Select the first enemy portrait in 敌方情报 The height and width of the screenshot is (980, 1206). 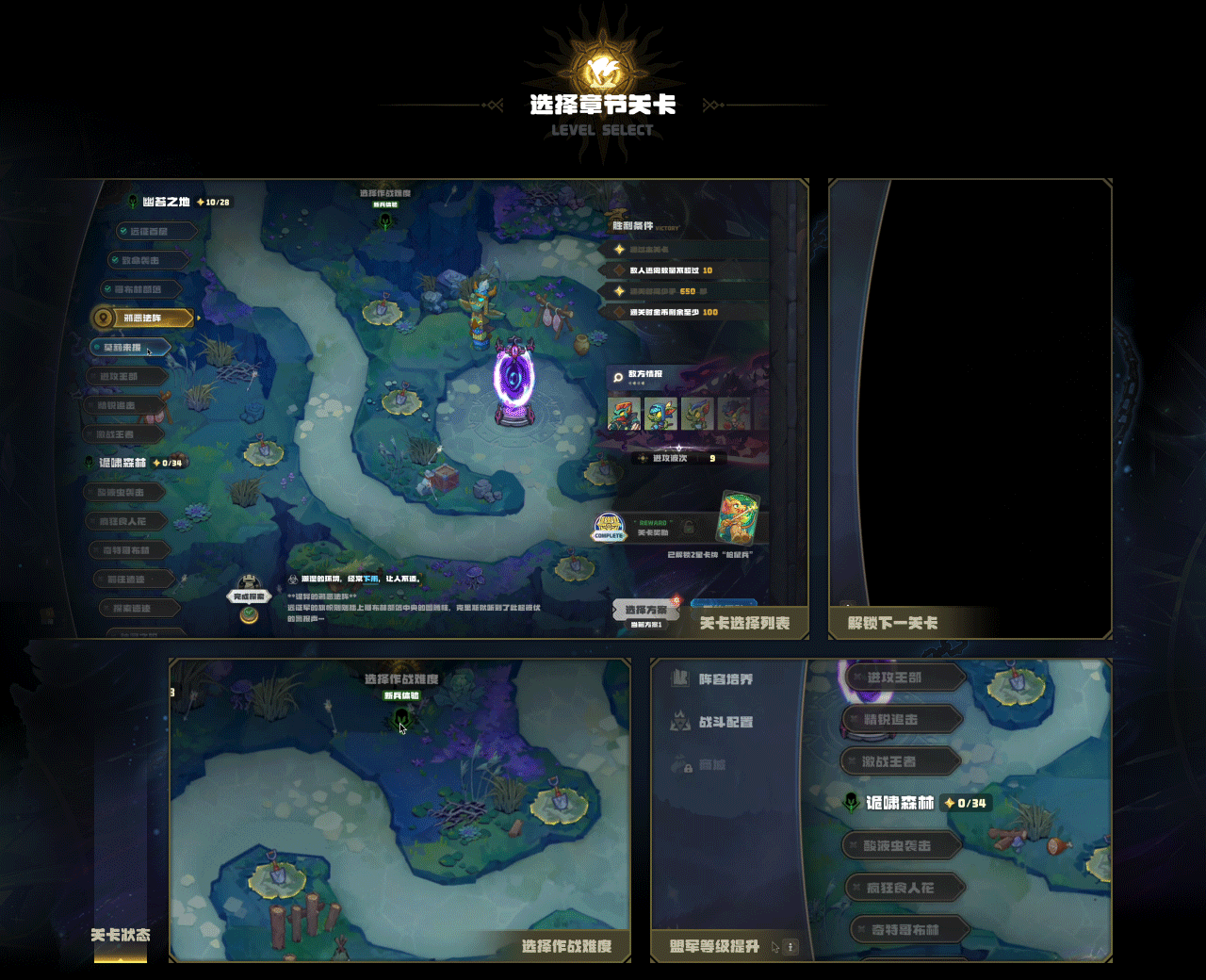point(624,414)
